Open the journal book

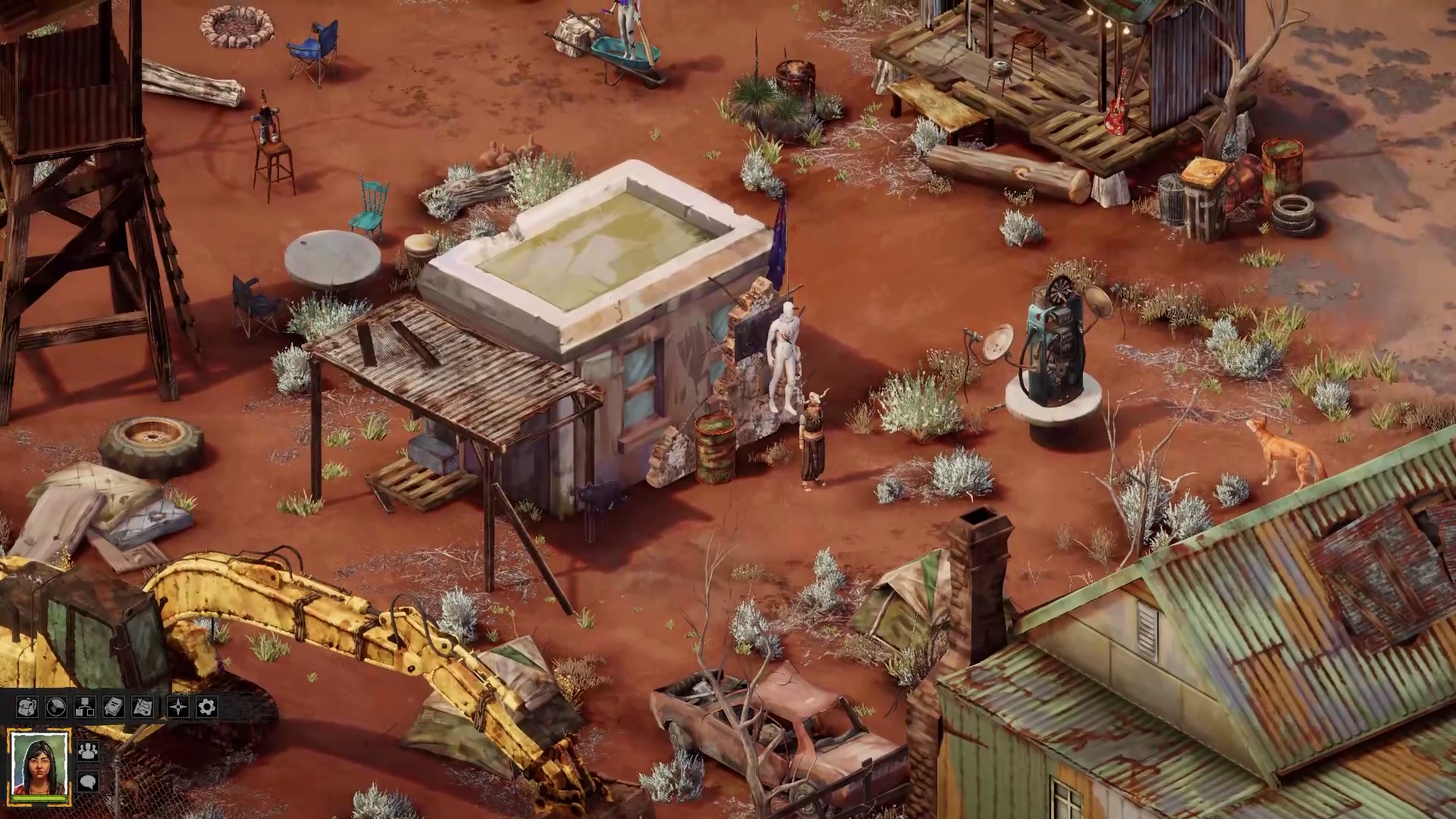point(113,708)
